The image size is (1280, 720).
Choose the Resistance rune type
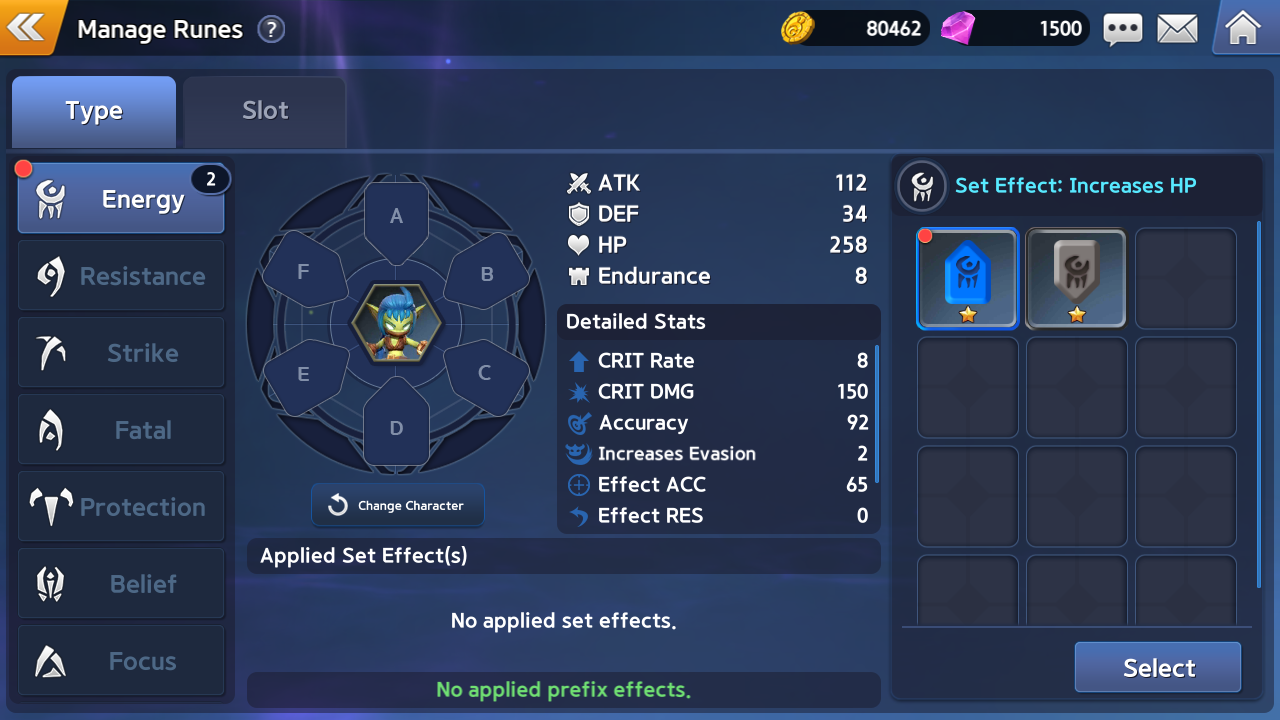click(x=121, y=276)
